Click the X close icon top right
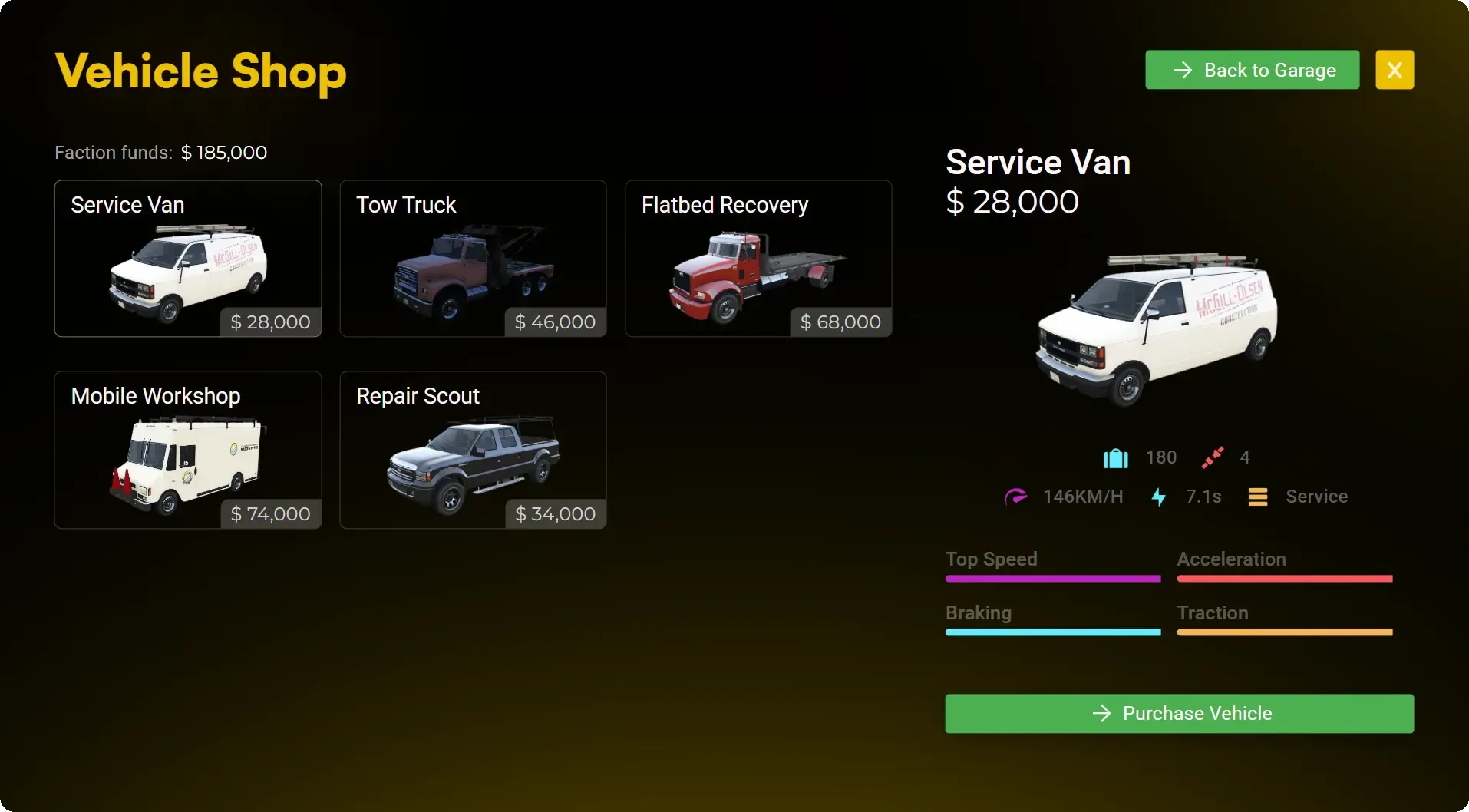 pos(1395,70)
